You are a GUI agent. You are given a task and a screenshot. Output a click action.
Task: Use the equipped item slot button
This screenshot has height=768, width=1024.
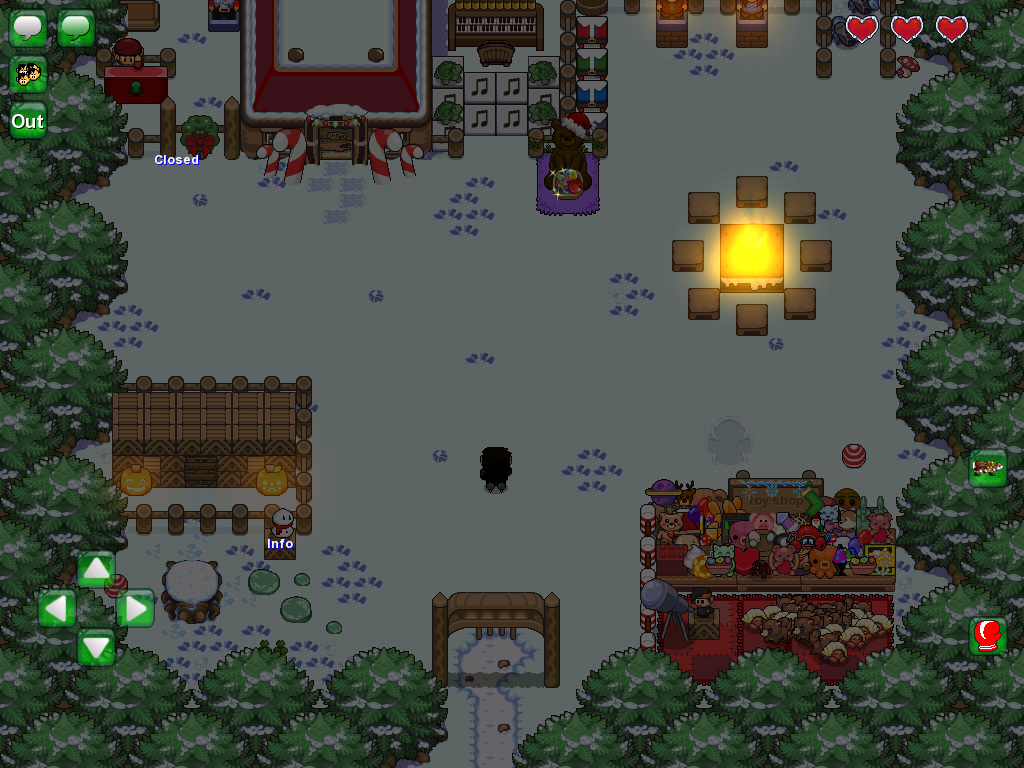click(987, 468)
